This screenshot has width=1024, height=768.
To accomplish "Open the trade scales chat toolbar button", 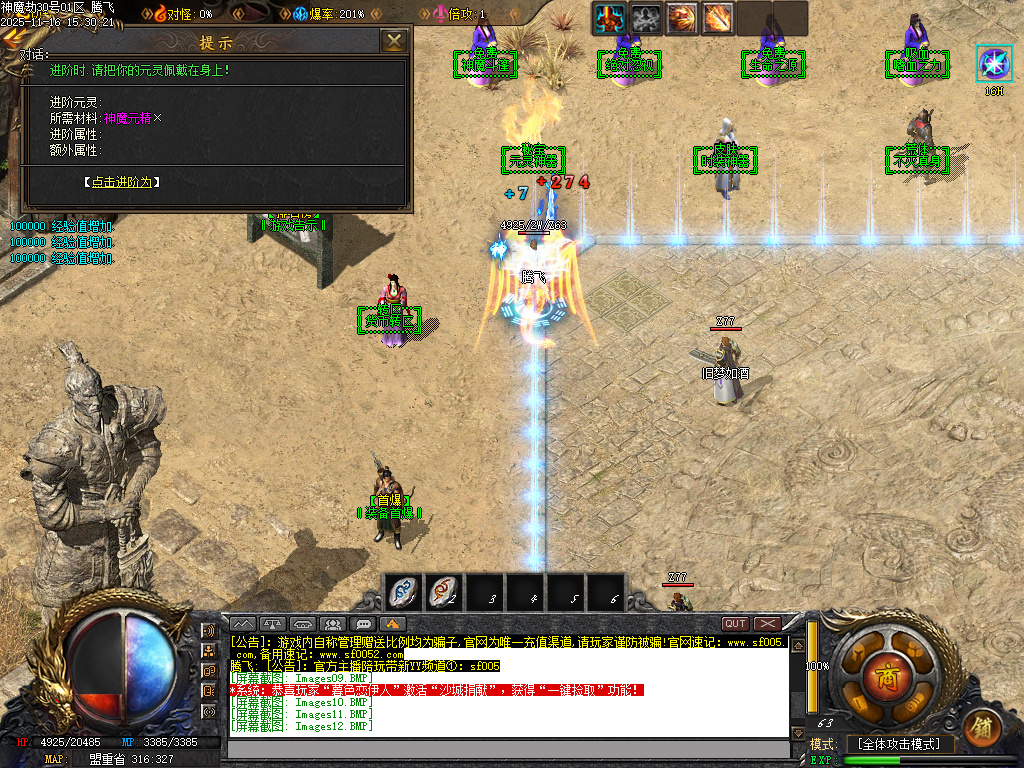I will pos(274,624).
